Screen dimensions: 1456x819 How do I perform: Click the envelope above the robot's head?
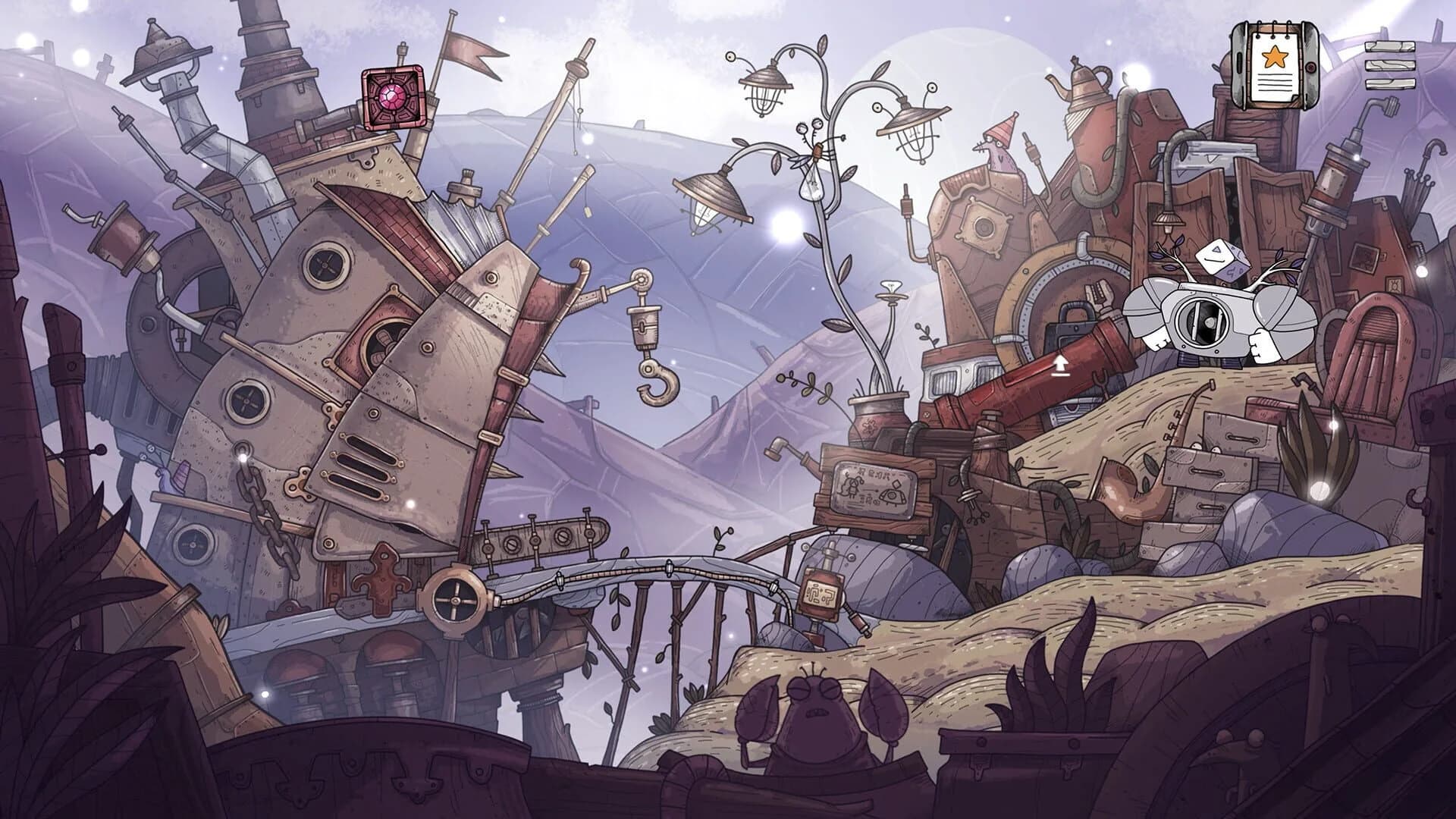(x=1221, y=262)
